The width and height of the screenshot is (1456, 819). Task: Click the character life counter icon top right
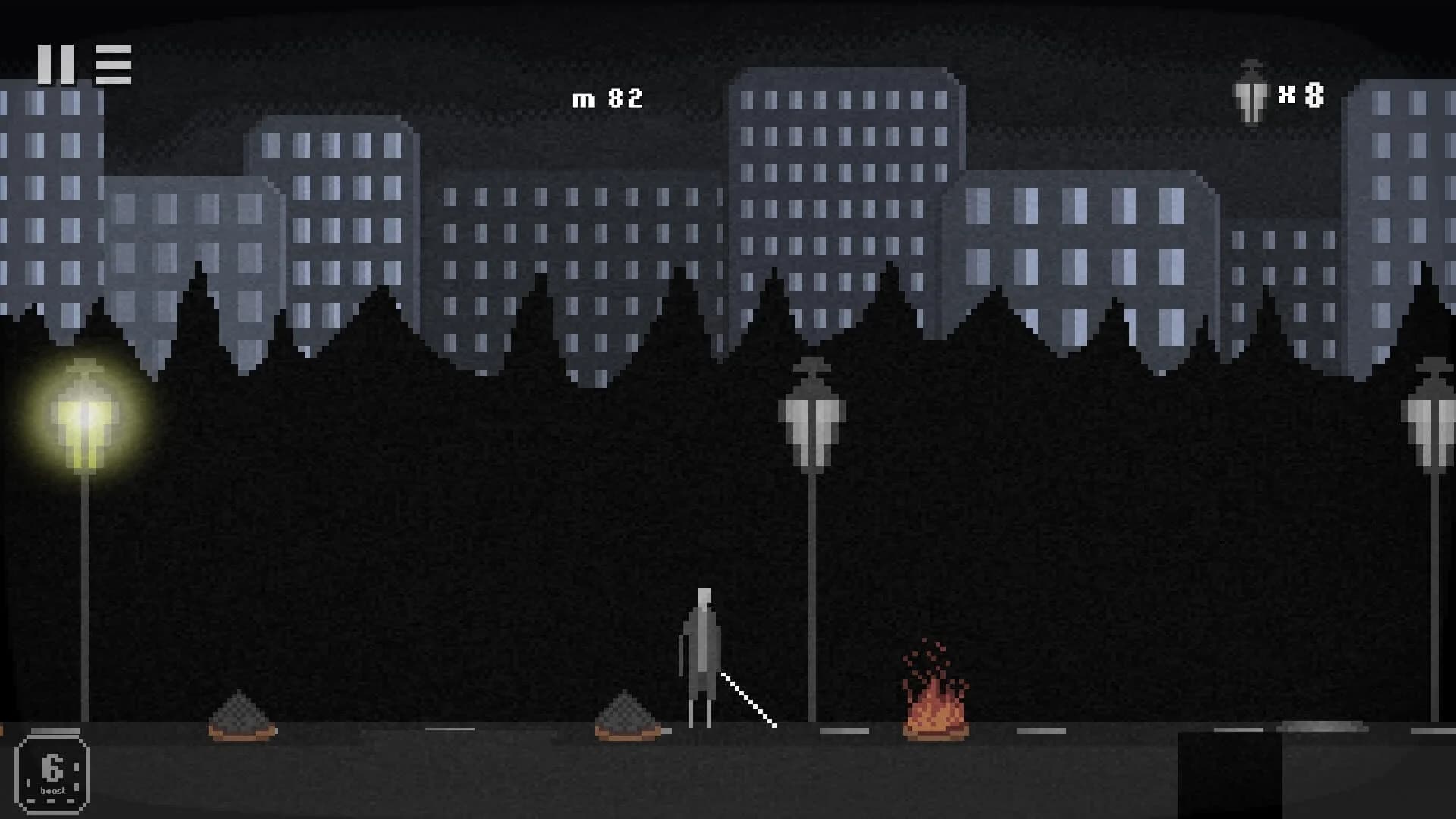[1249, 93]
